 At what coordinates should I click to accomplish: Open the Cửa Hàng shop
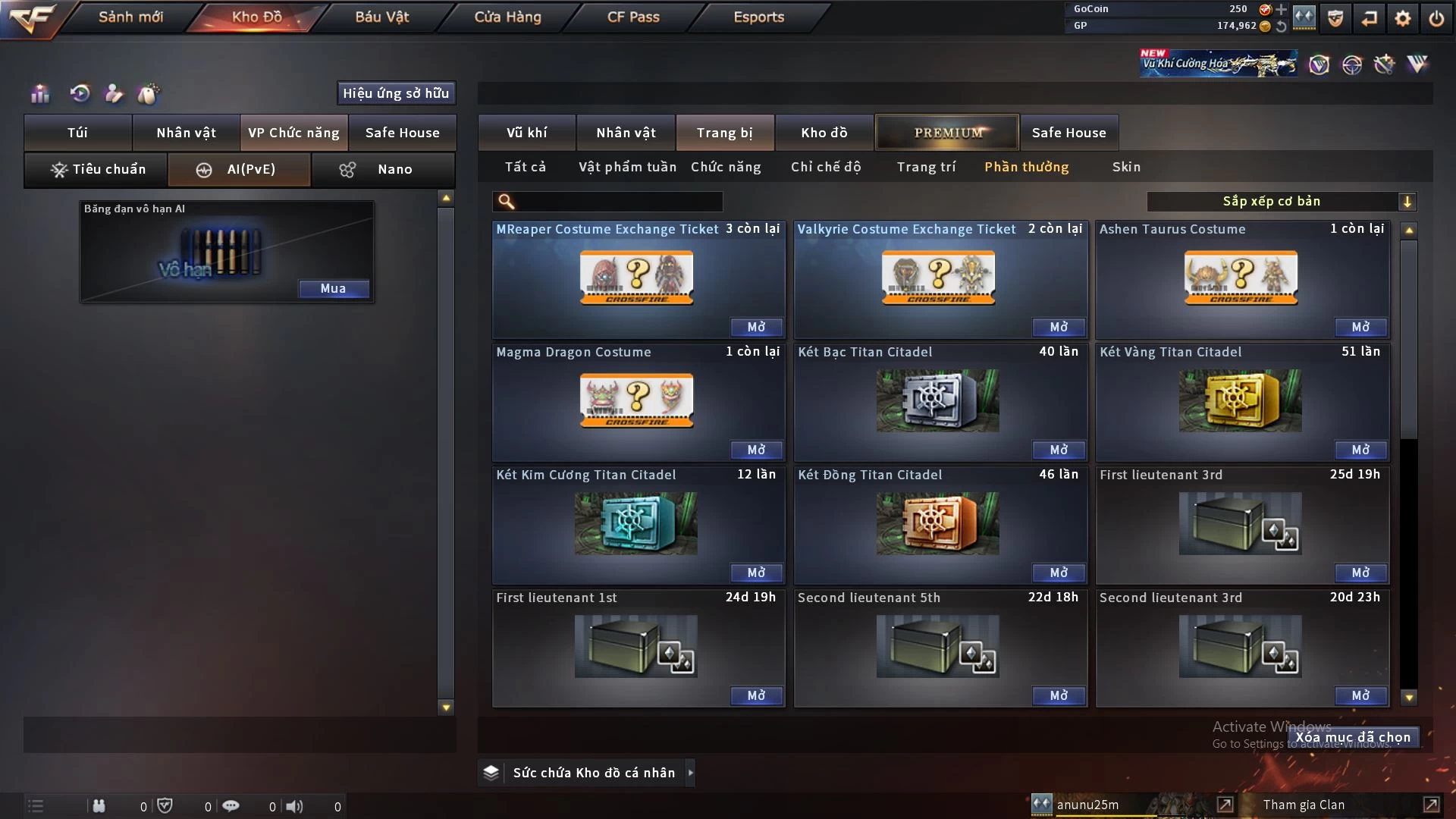point(507,17)
